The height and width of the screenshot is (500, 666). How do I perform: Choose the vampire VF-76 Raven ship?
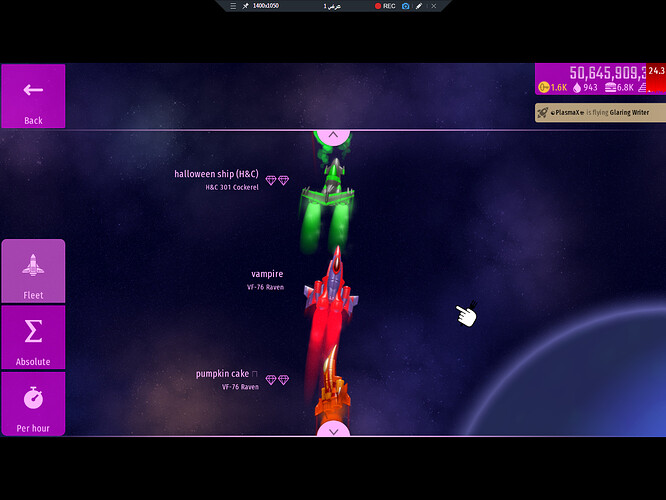click(x=266, y=279)
